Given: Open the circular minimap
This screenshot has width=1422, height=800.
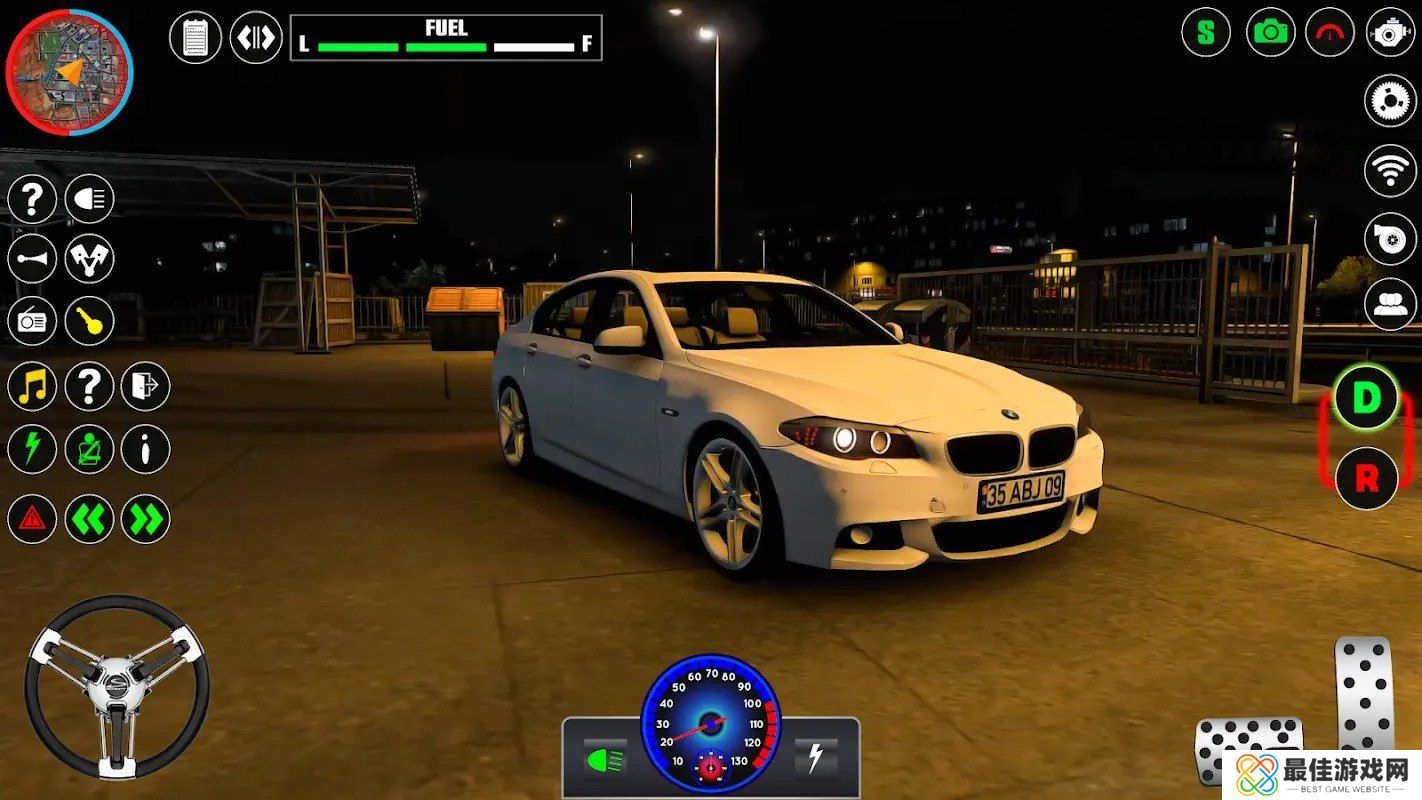Looking at the screenshot, I should (x=69, y=72).
